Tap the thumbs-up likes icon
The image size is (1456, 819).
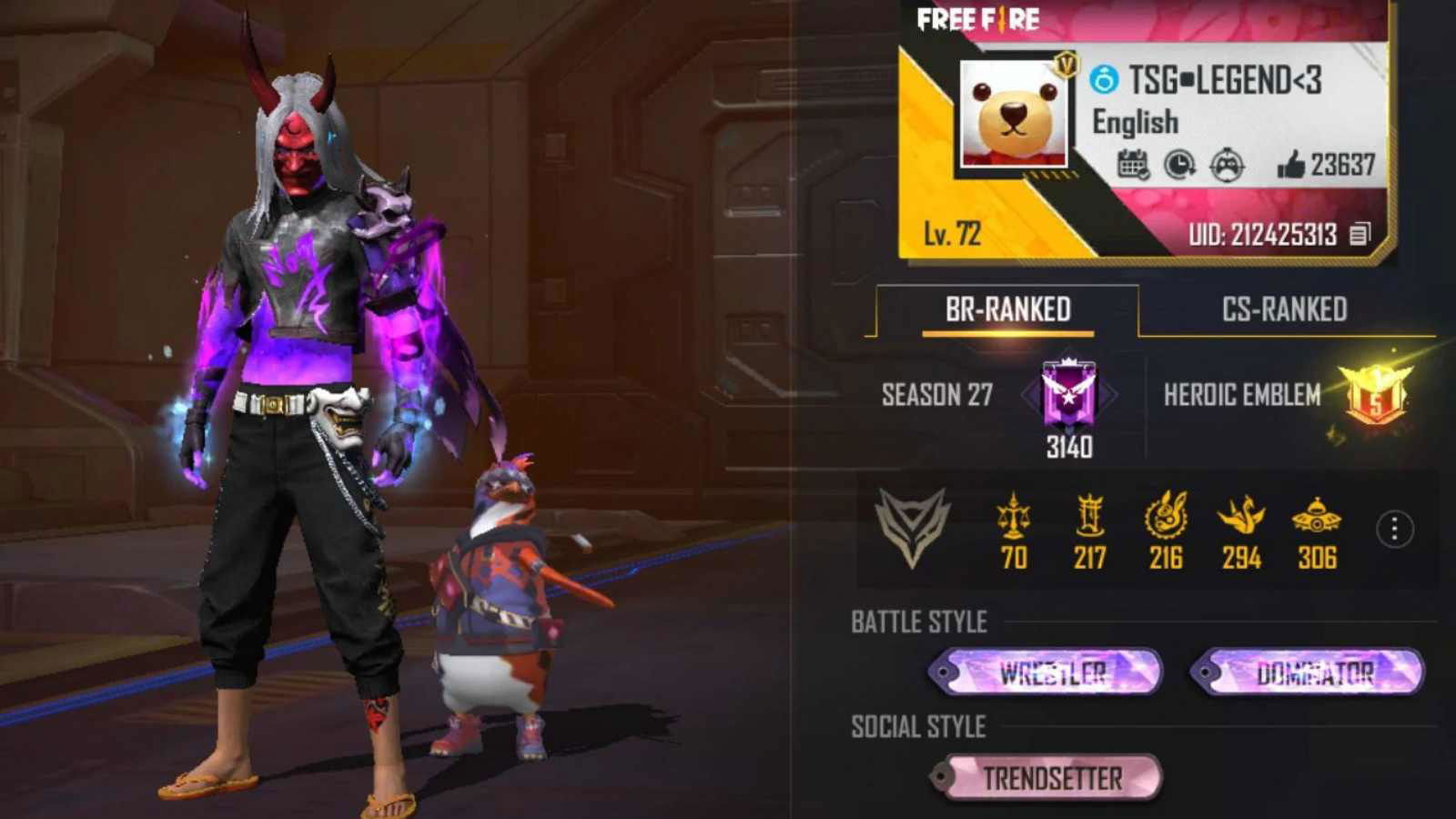[1290, 165]
